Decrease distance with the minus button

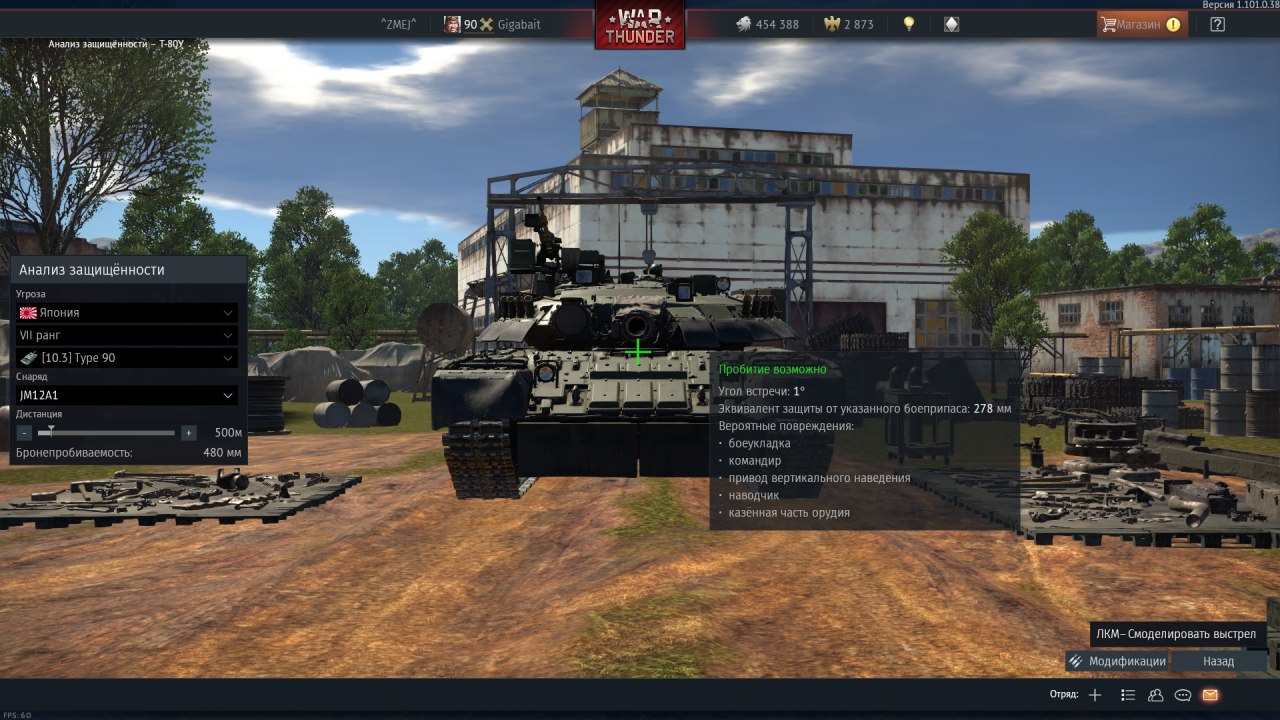[x=25, y=433]
